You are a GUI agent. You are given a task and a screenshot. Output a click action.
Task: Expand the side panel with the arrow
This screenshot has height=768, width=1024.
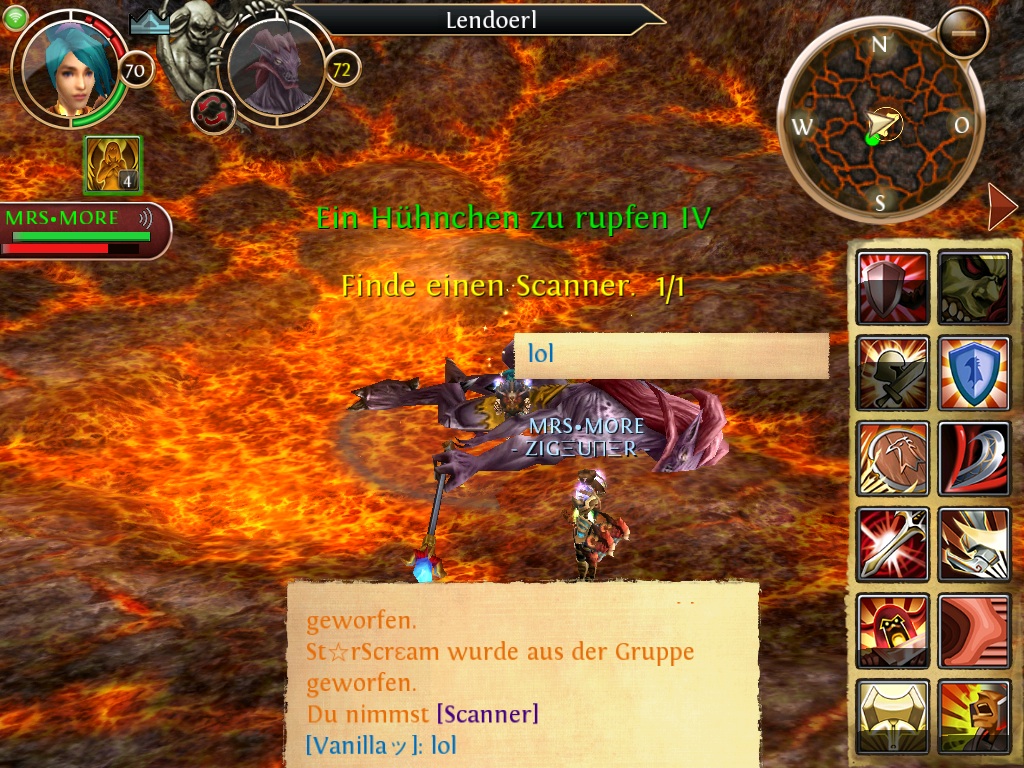point(1001,207)
